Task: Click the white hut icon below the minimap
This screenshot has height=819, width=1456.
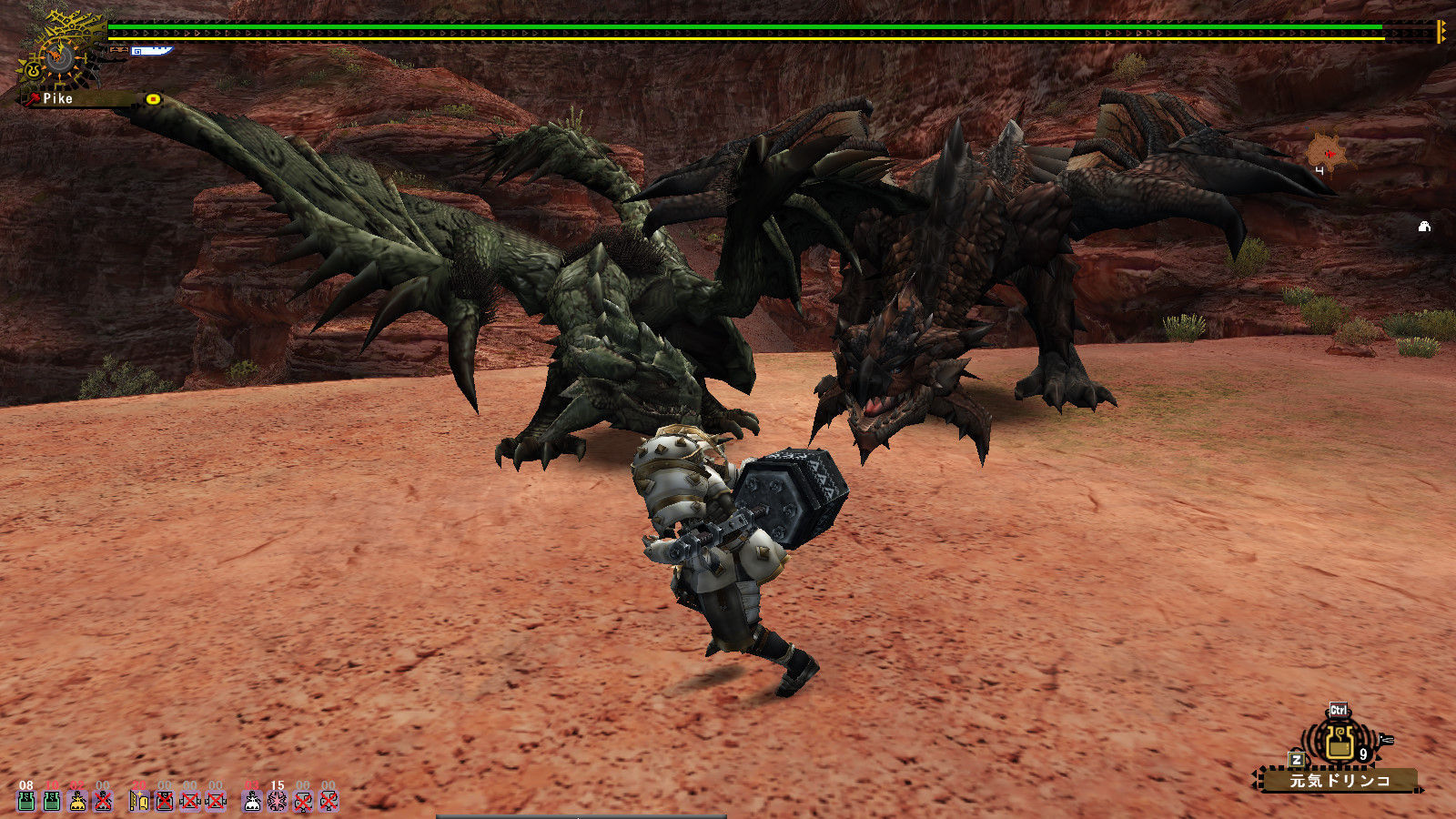Action: click(1424, 227)
